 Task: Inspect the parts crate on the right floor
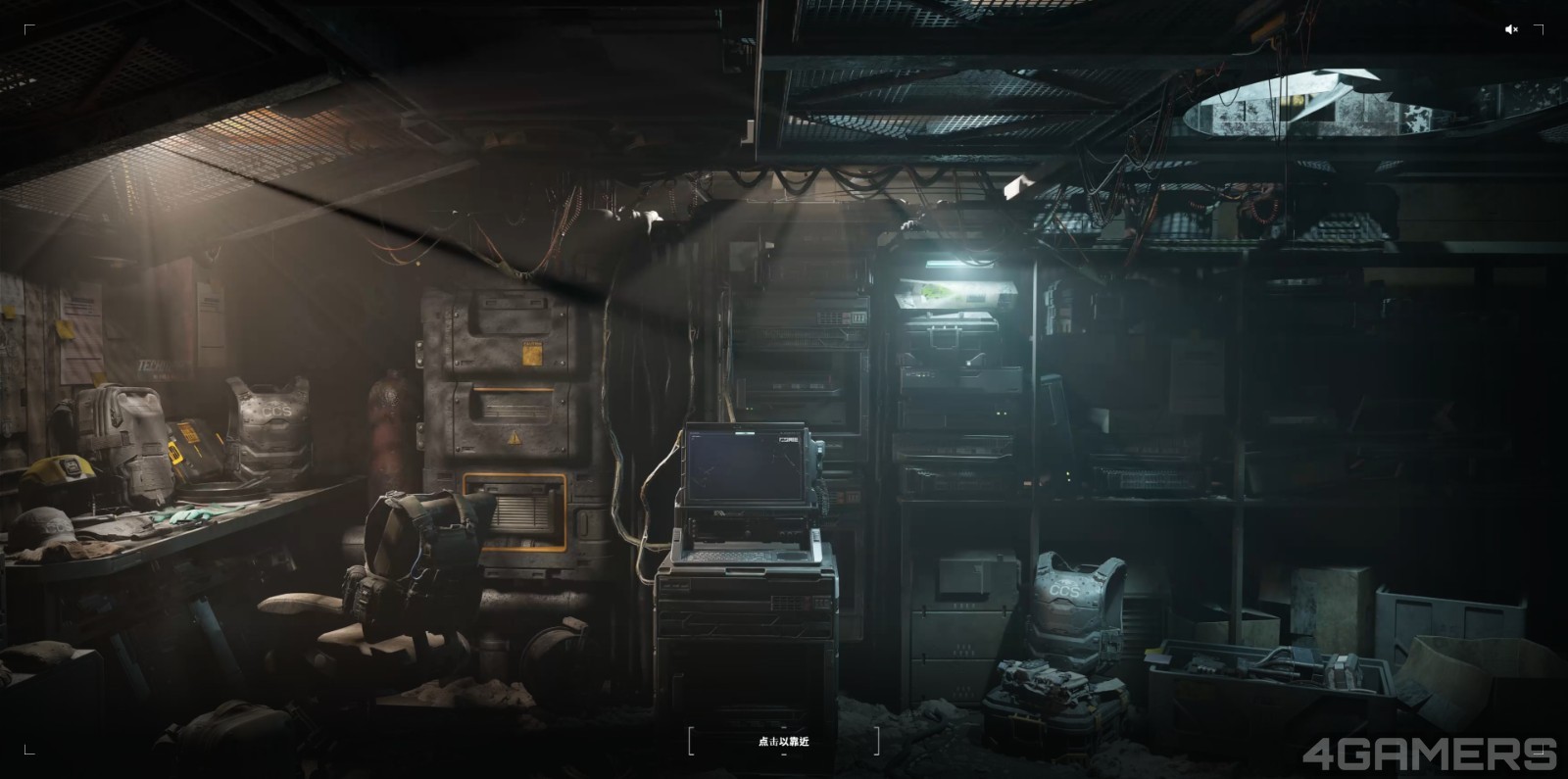(x=1235, y=666)
